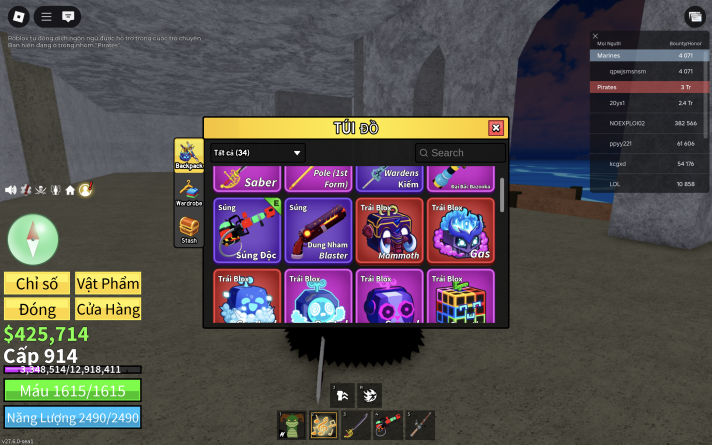
Task: Click the compass icon
Action: coord(26,237)
